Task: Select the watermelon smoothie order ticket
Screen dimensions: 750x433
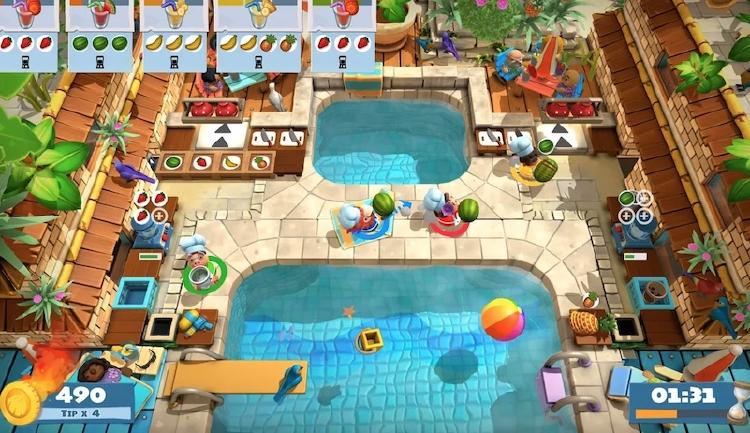Action: pos(99,35)
